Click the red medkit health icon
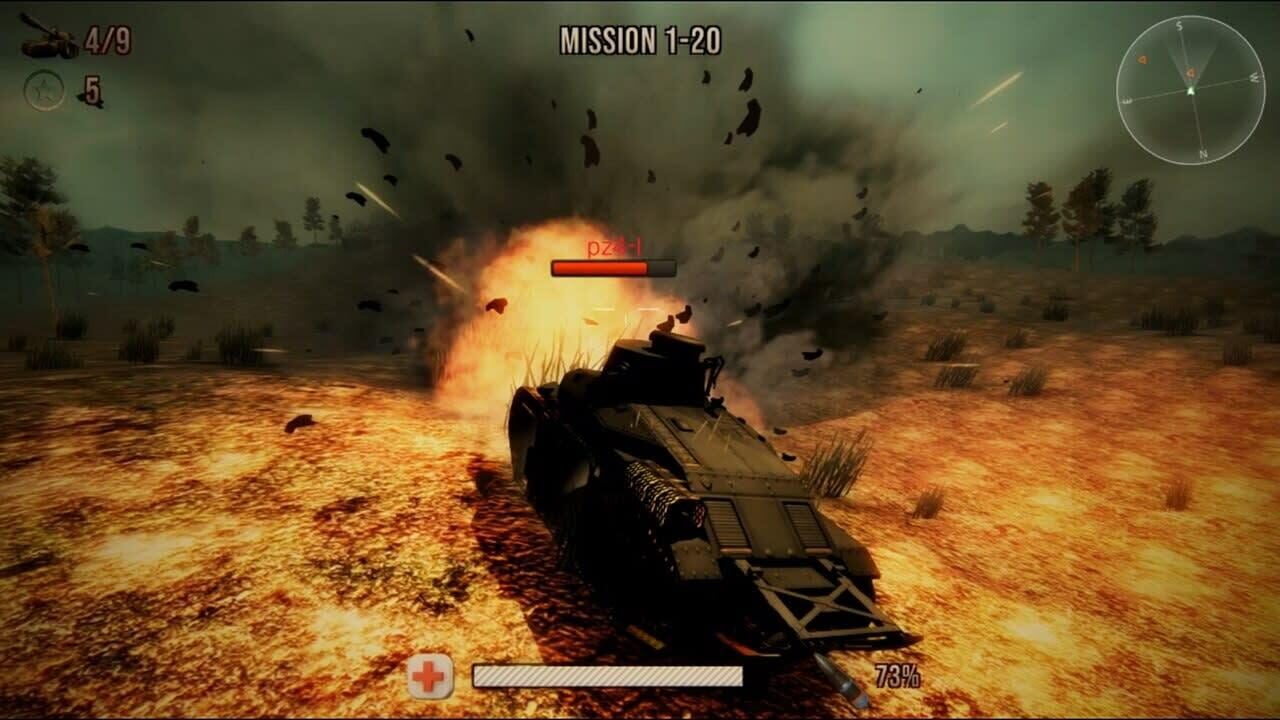The width and height of the screenshot is (1280, 720). [429, 677]
